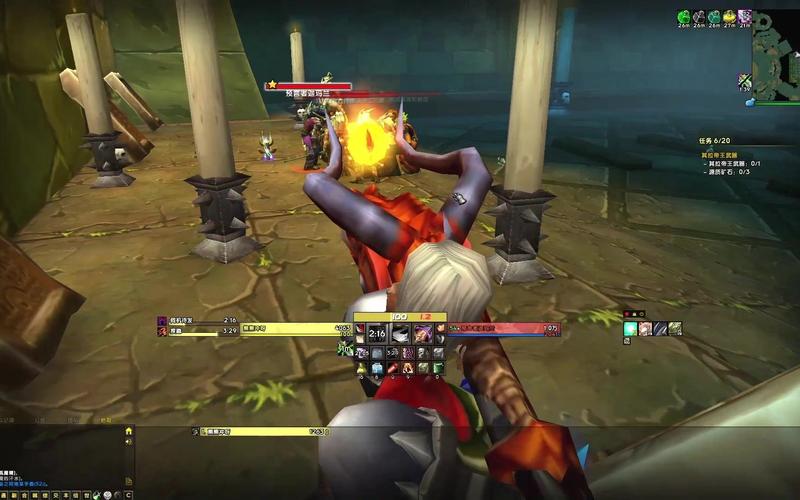Select the blue slime icon below the minimap
This screenshot has height=500, width=800.
coord(748,102)
